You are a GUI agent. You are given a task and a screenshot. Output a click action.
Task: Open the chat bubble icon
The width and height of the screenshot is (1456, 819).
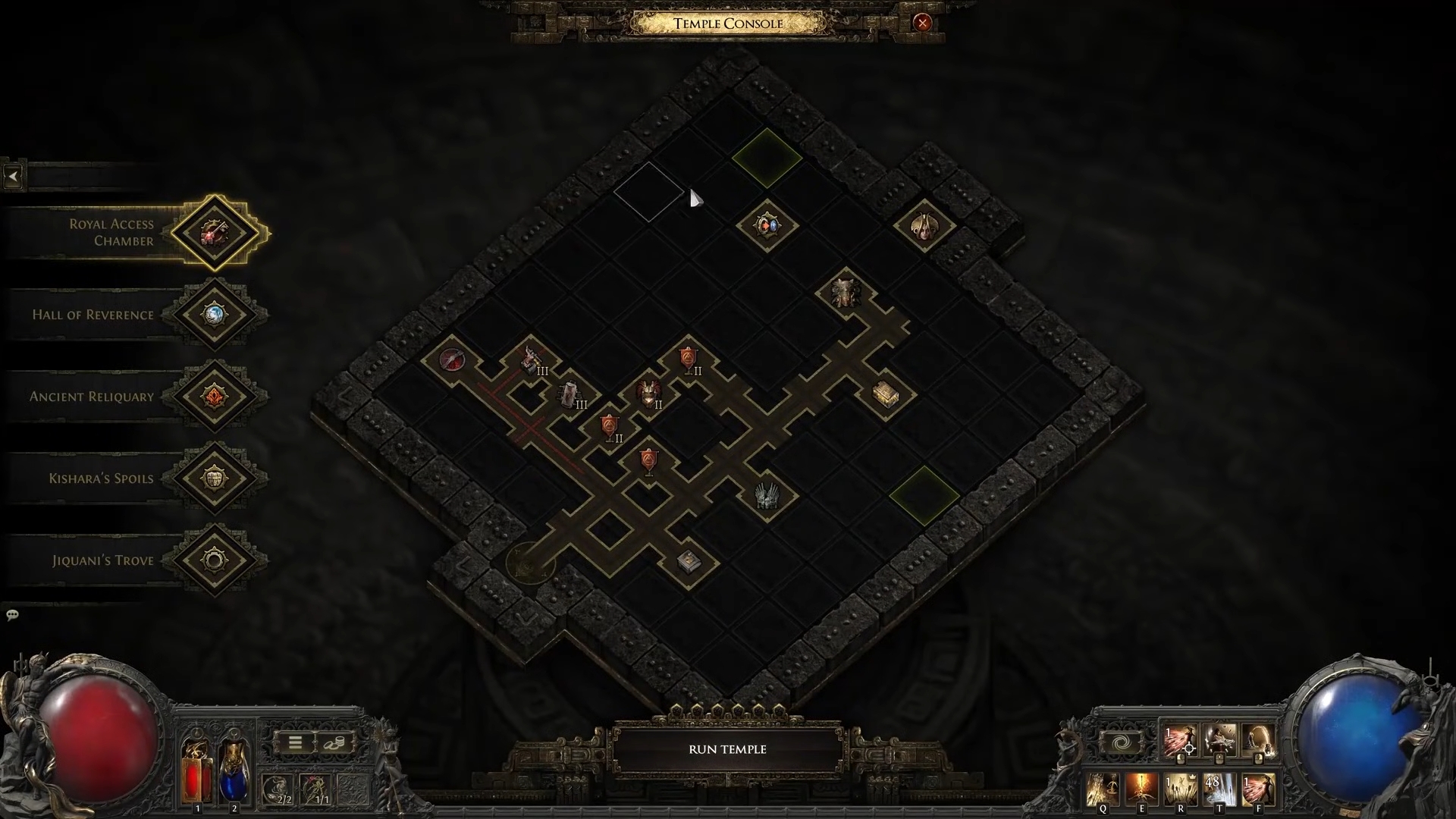[x=12, y=615]
